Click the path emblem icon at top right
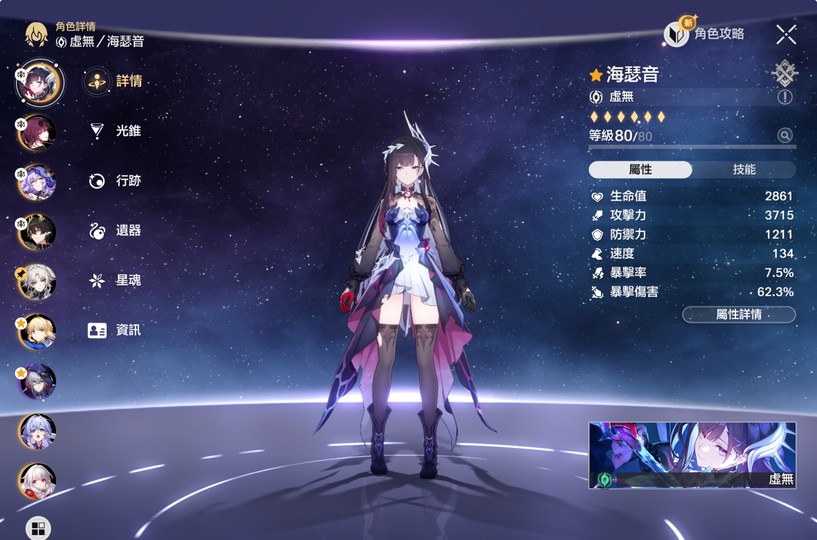Image resolution: width=817 pixels, height=540 pixels. pos(785,72)
